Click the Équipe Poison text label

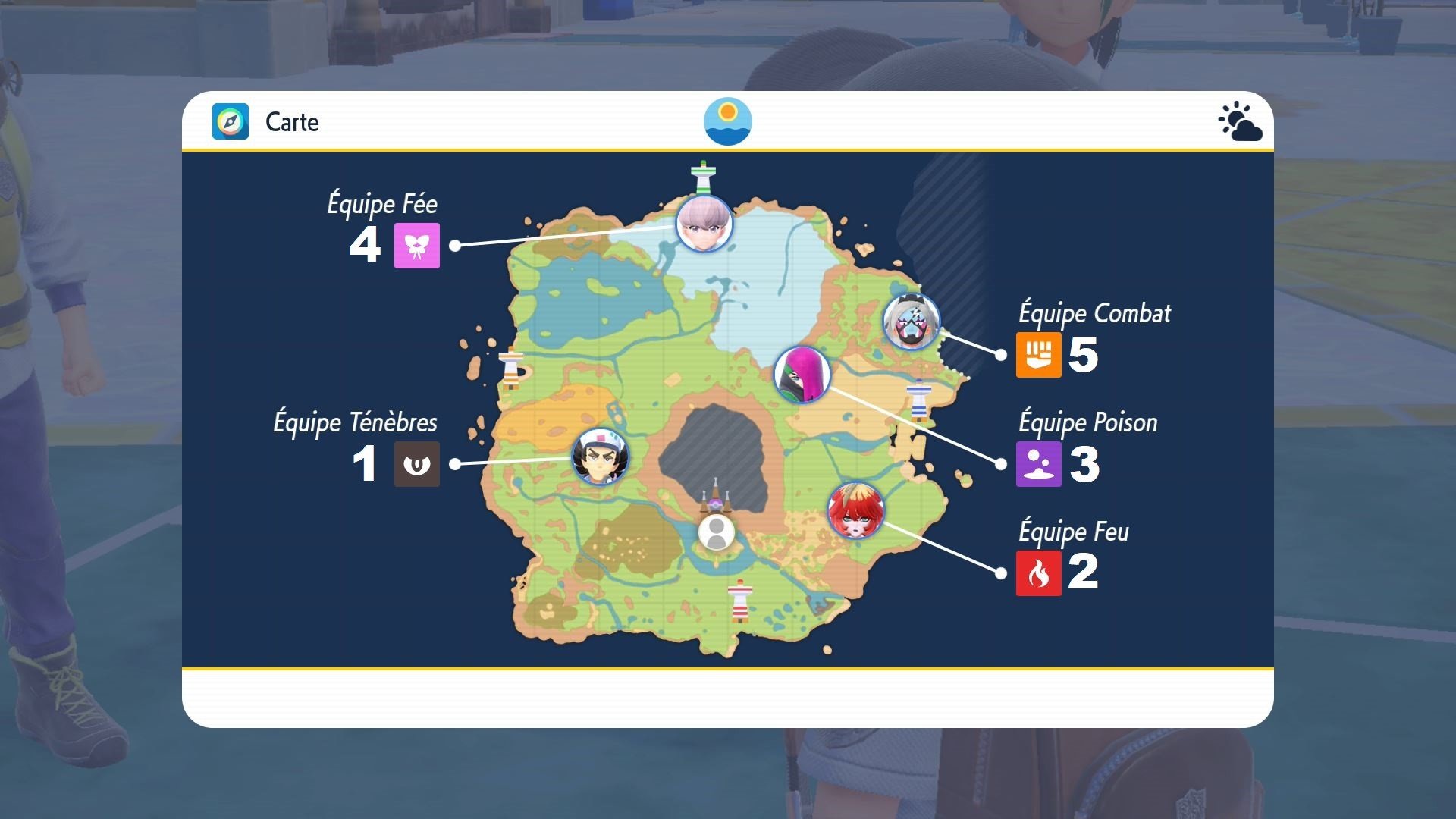pos(1087,422)
